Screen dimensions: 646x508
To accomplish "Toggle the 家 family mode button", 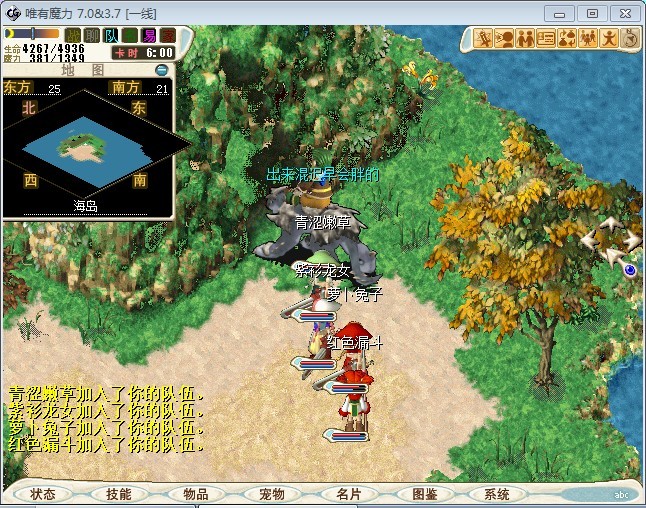I will click(167, 36).
